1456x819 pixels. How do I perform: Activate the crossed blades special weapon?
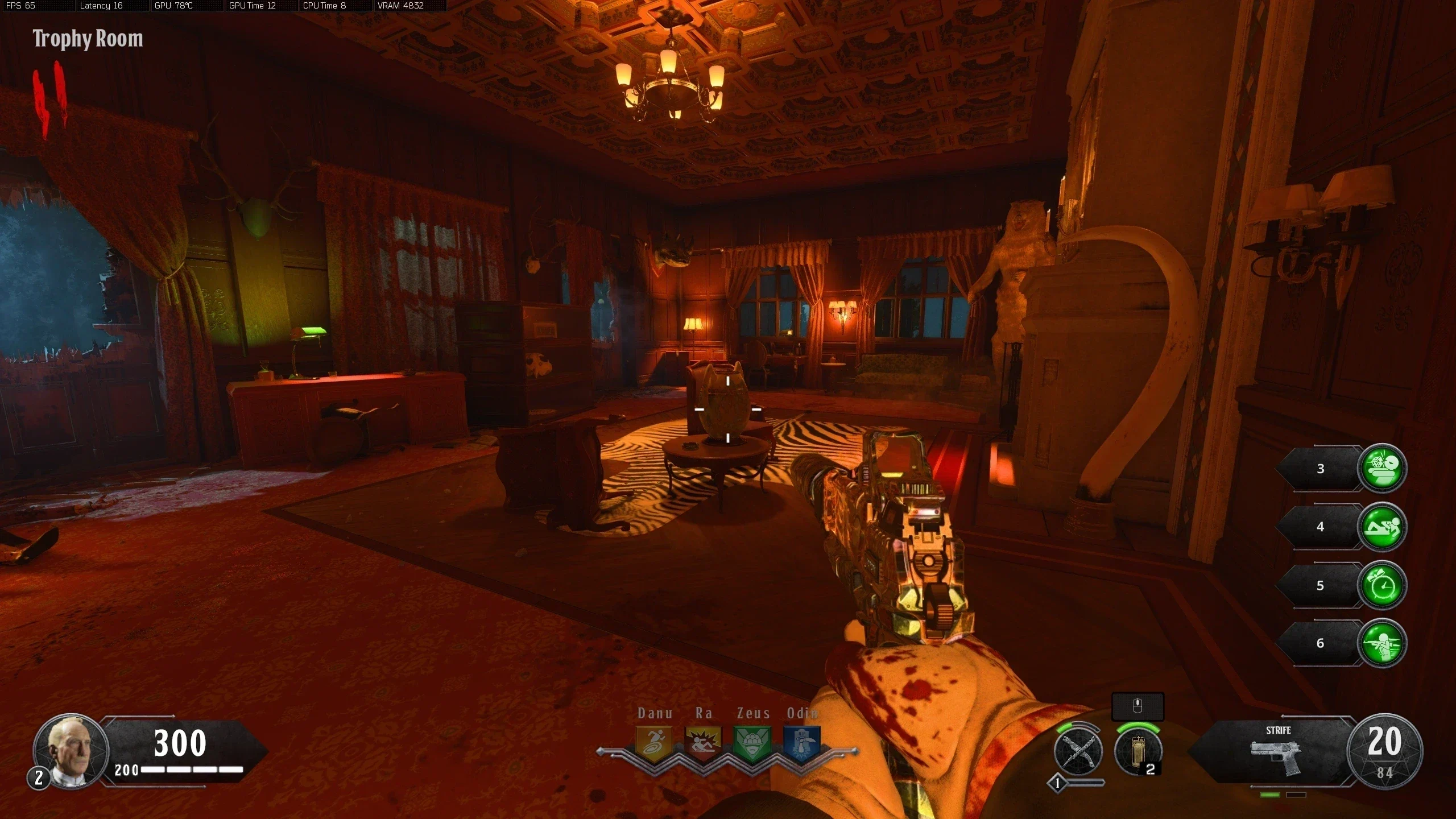click(x=1078, y=751)
